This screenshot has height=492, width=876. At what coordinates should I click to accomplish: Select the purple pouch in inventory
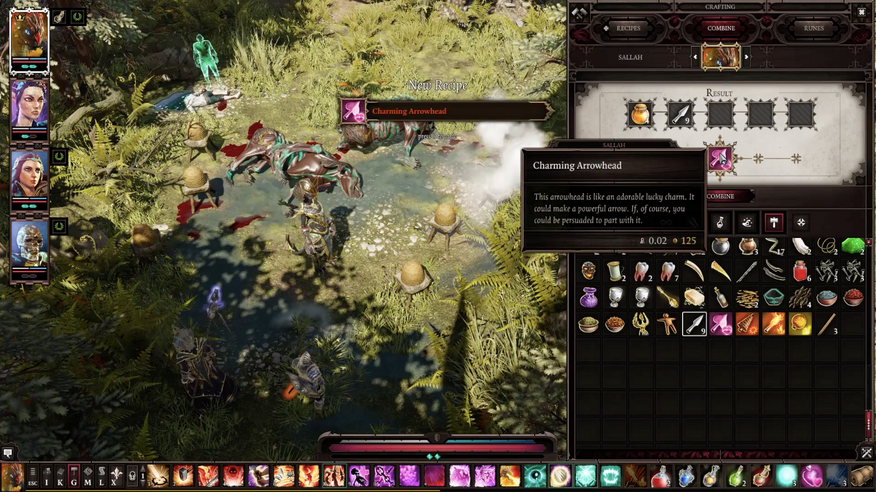589,298
